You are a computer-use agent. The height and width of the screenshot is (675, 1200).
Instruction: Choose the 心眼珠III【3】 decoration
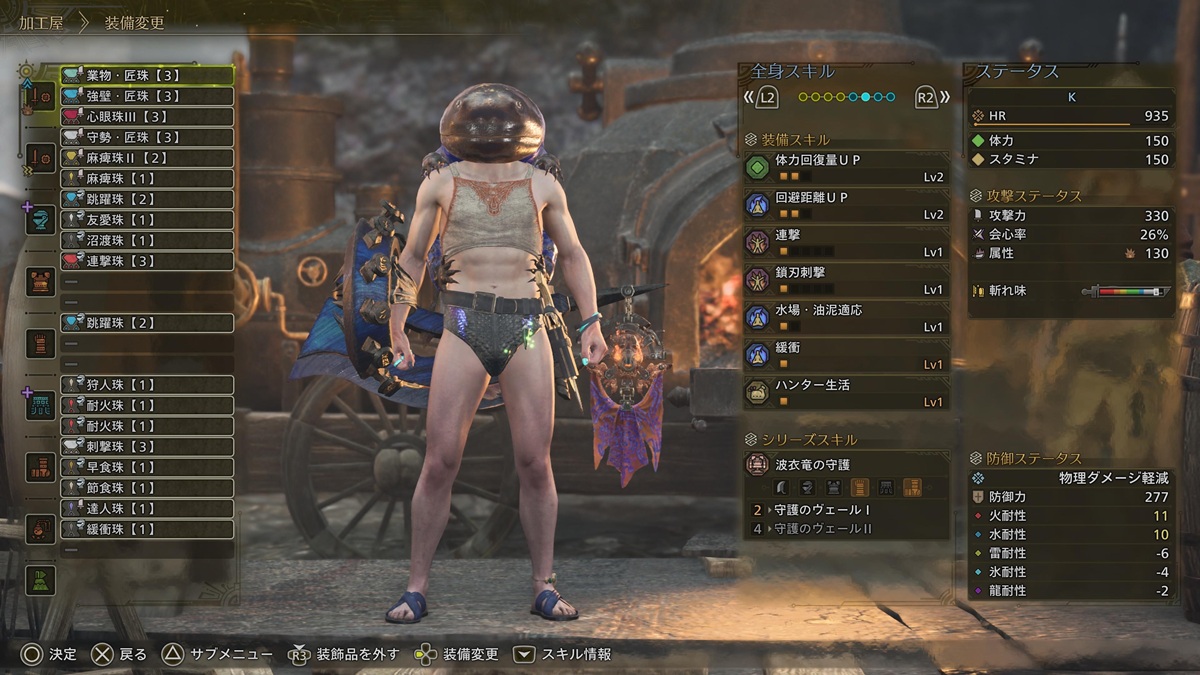(x=147, y=117)
